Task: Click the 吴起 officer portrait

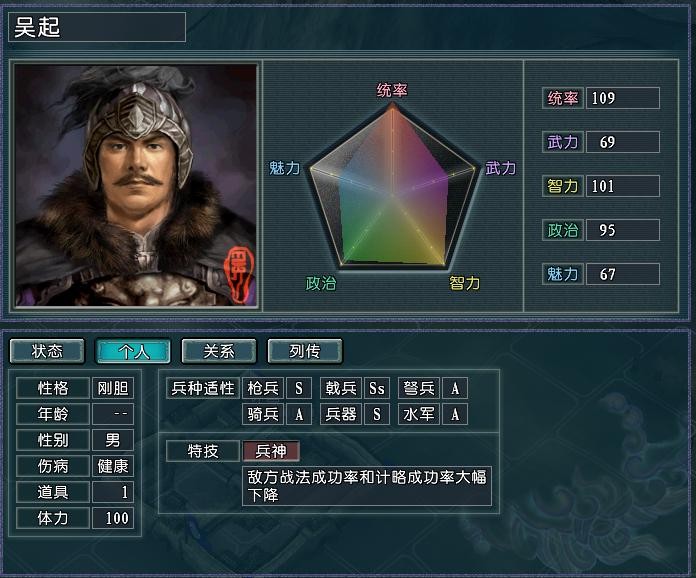Action: point(135,185)
